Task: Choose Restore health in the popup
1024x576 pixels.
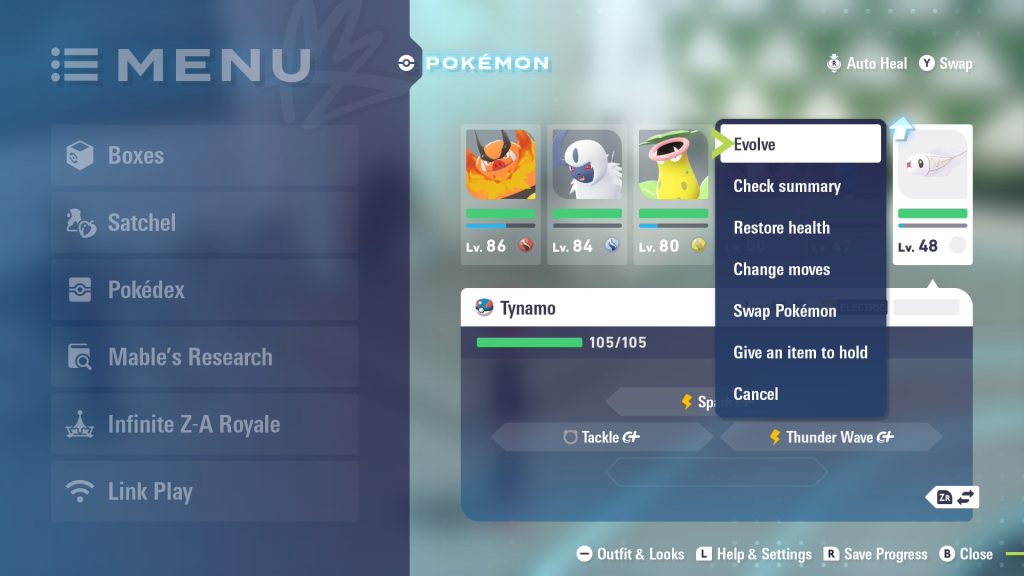Action: [800, 228]
